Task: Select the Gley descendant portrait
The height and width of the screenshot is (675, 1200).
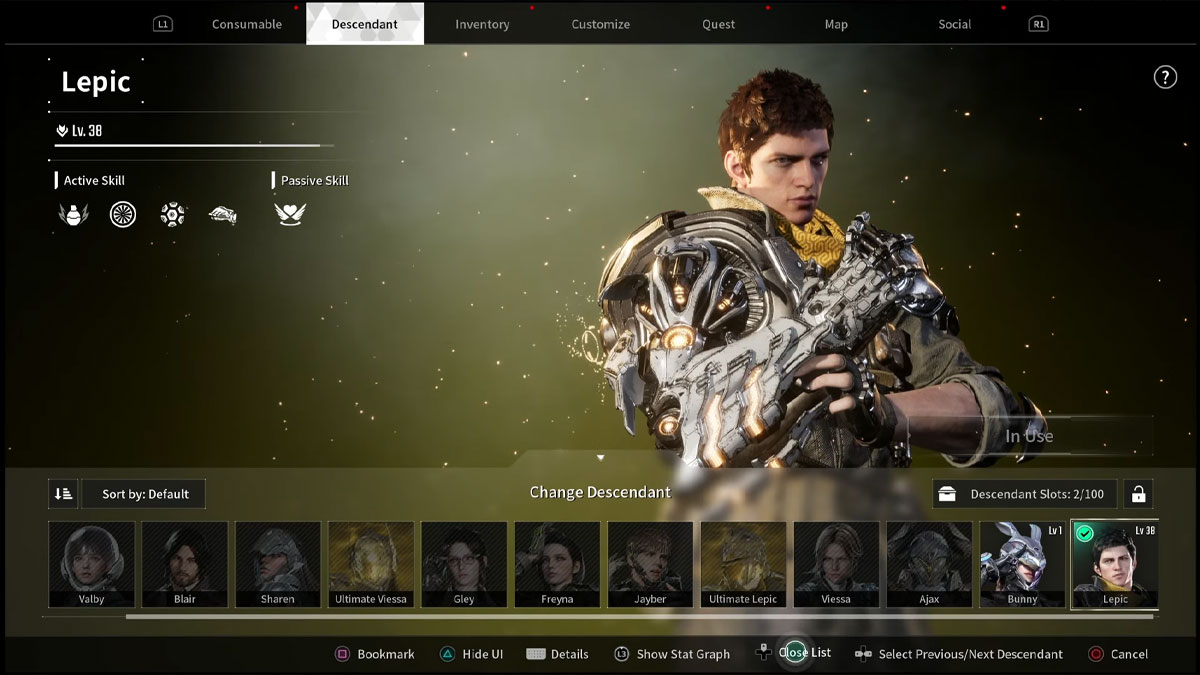Action: (x=464, y=564)
